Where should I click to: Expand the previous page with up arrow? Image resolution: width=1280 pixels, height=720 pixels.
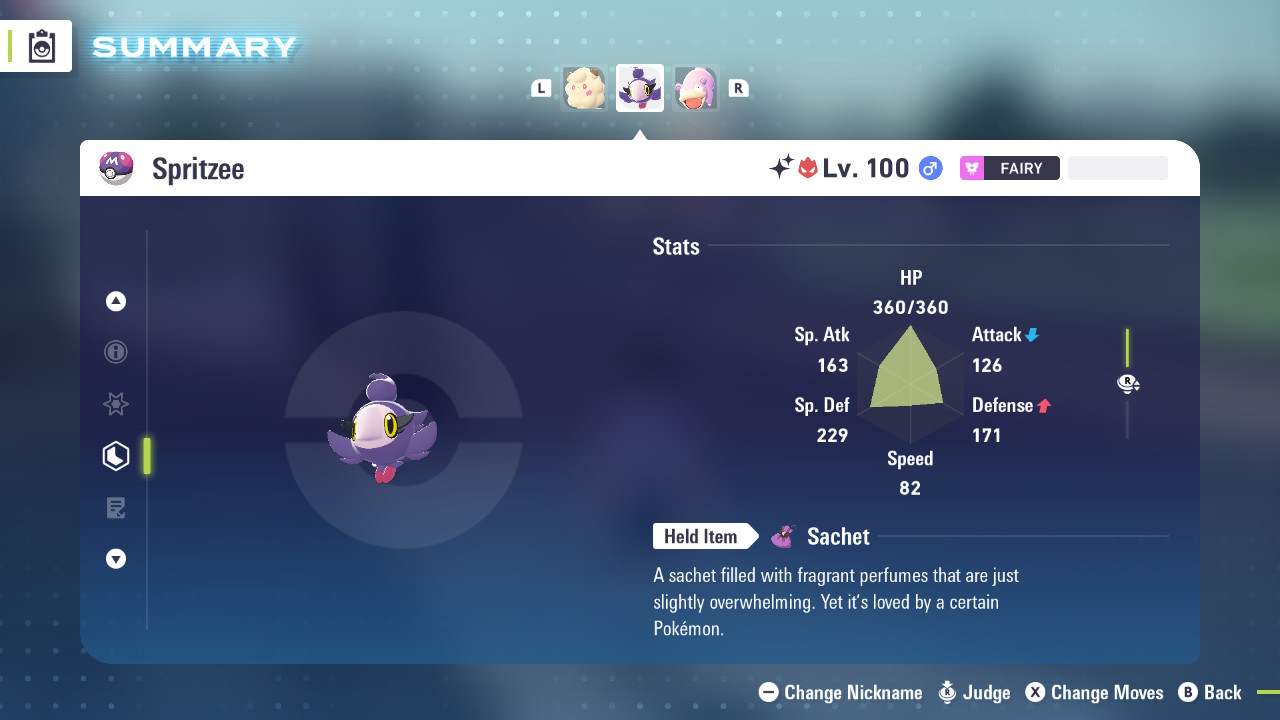tap(115, 300)
